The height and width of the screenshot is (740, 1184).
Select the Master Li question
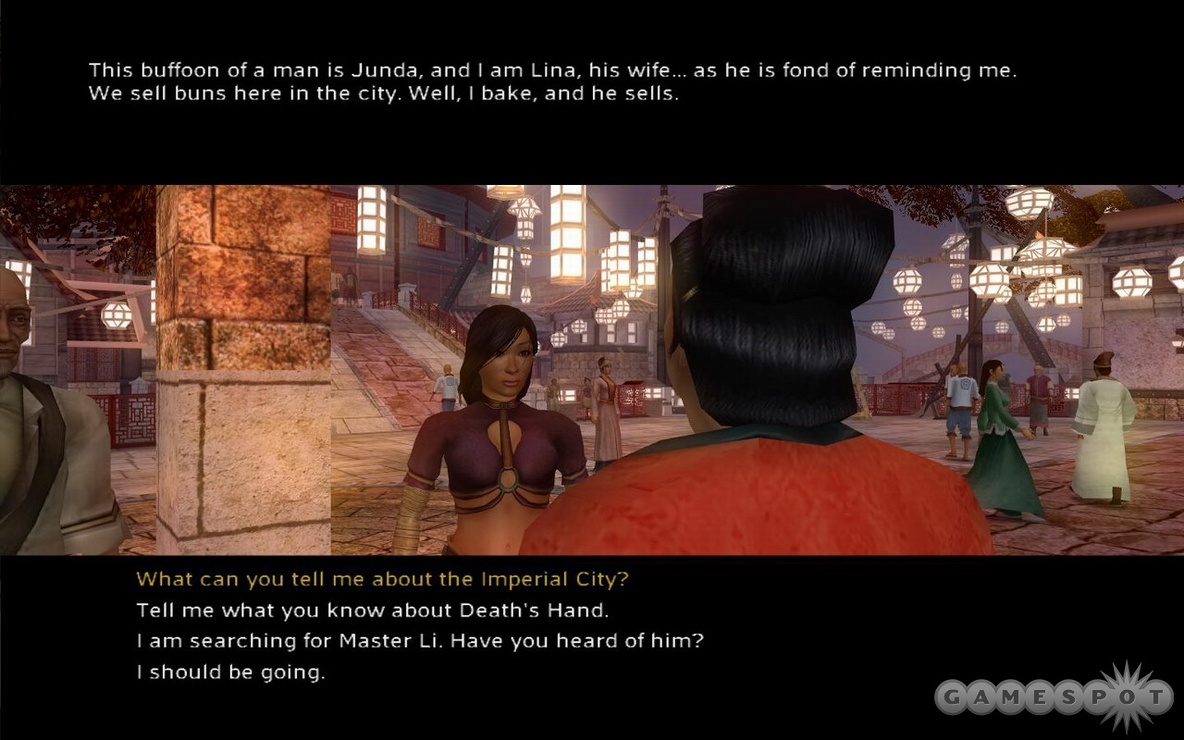[420, 641]
